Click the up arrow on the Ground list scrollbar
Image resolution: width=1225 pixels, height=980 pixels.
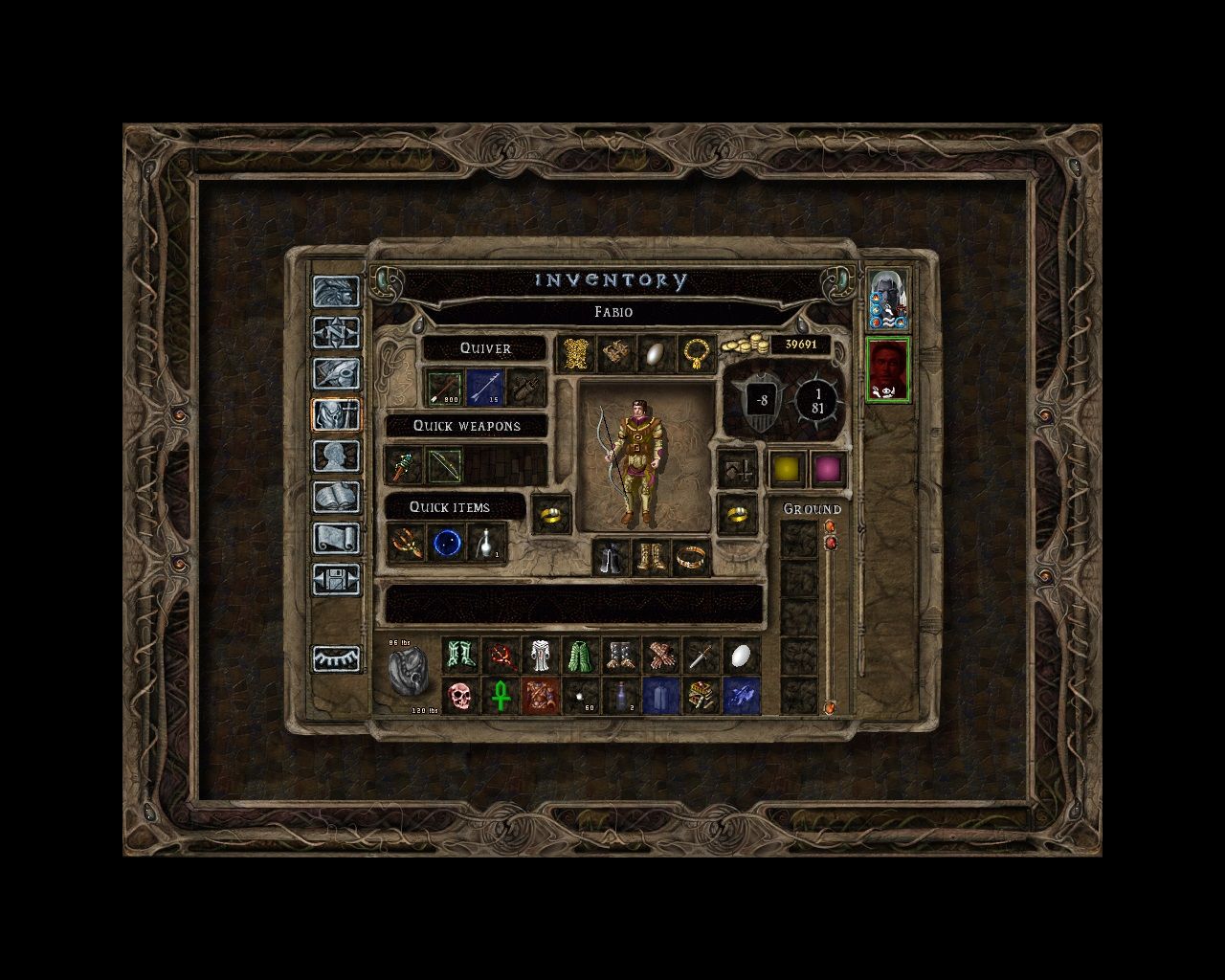tap(830, 526)
